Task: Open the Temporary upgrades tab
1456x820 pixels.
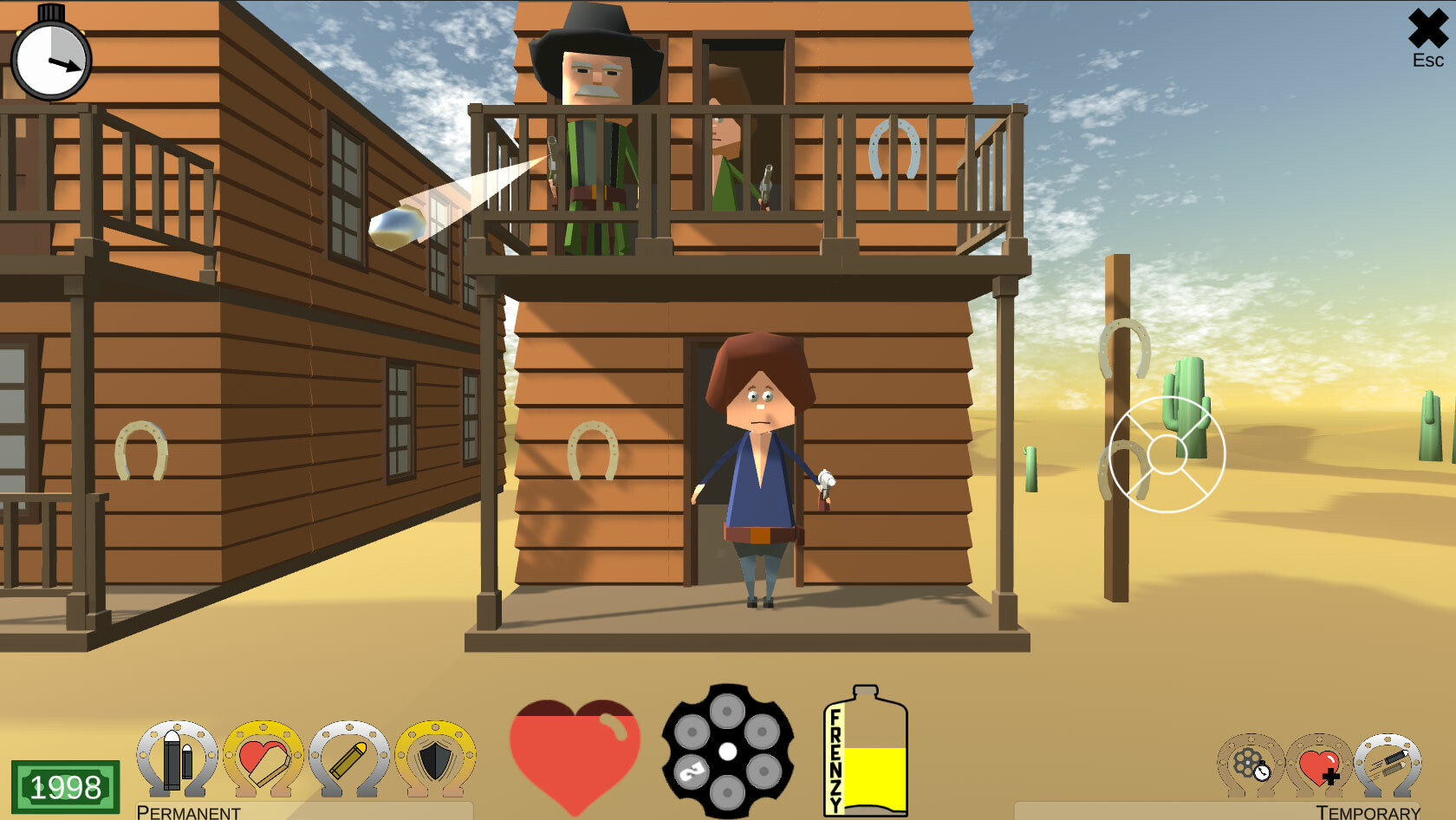Action: tap(1369, 812)
